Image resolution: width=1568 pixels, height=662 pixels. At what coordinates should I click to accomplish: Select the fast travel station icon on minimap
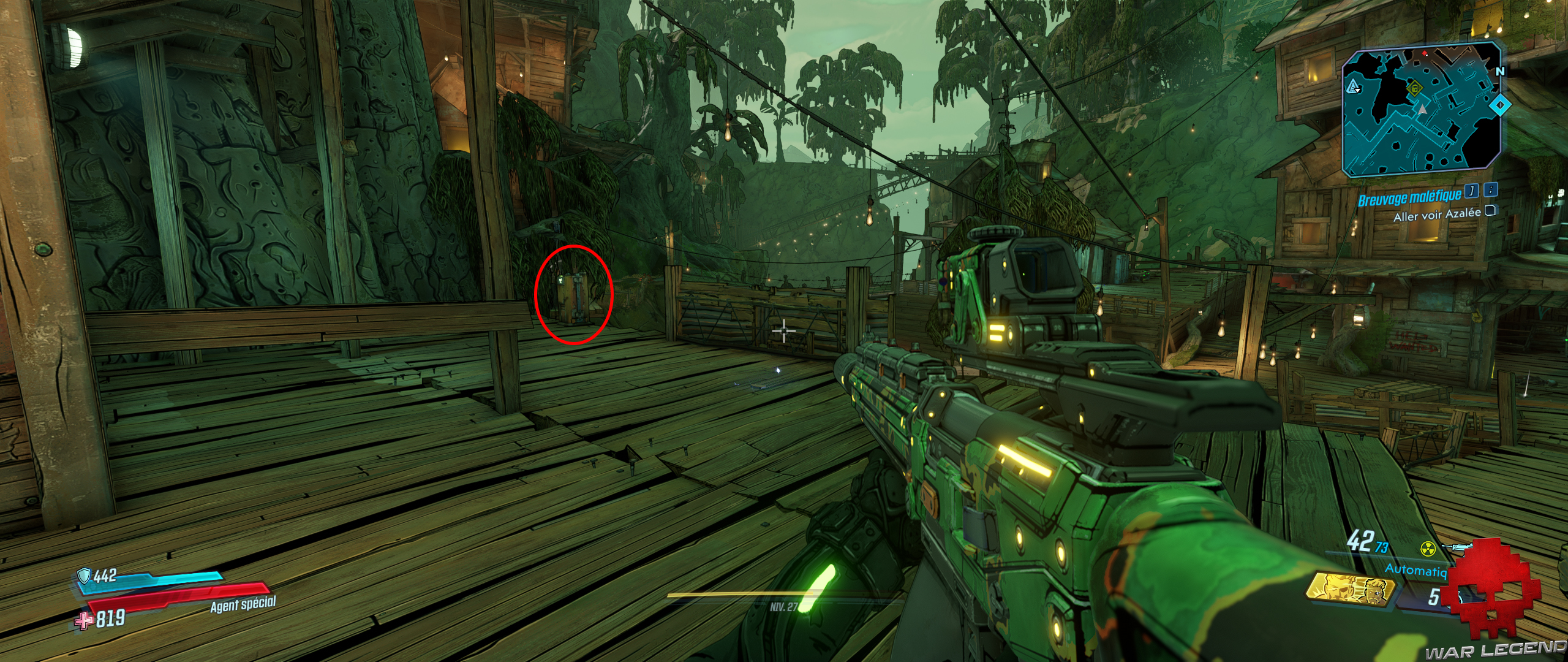click(1352, 86)
